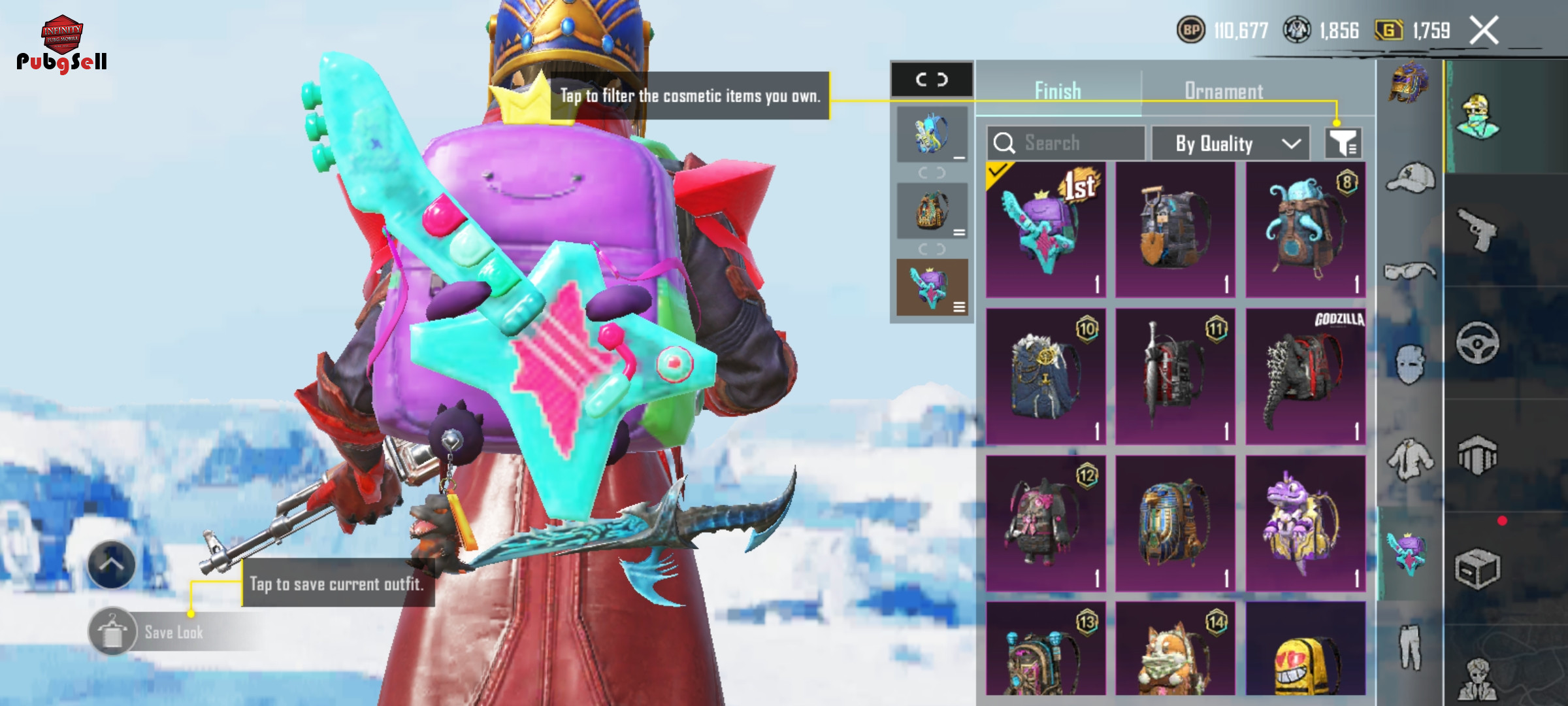The image size is (1568, 706).
Task: Select the guitar backpack with 1st badge
Action: coord(1045,229)
